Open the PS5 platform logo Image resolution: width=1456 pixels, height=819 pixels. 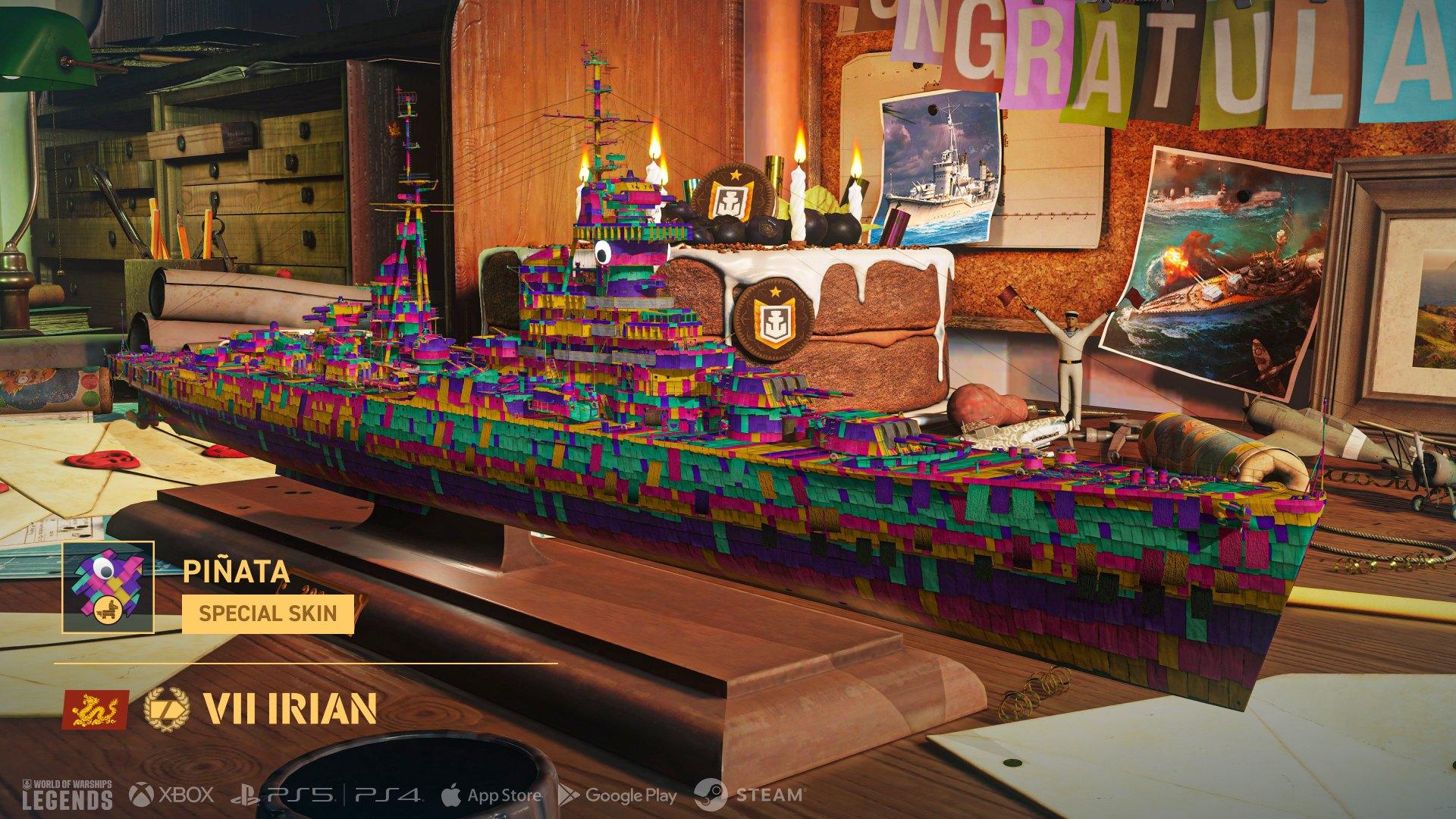(x=283, y=795)
